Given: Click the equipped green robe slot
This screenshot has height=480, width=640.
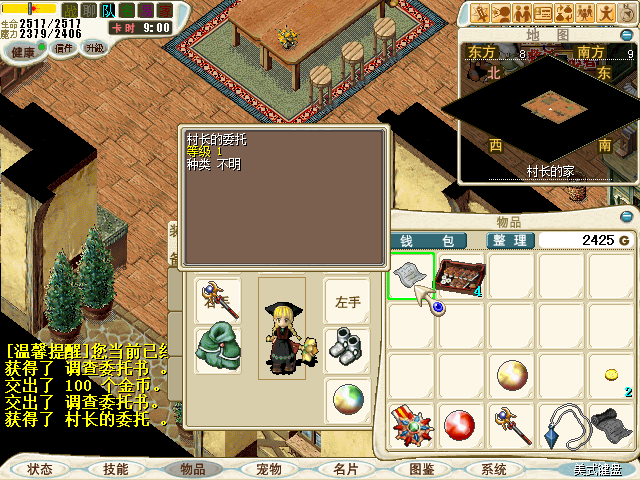Looking at the screenshot, I should [217, 349].
